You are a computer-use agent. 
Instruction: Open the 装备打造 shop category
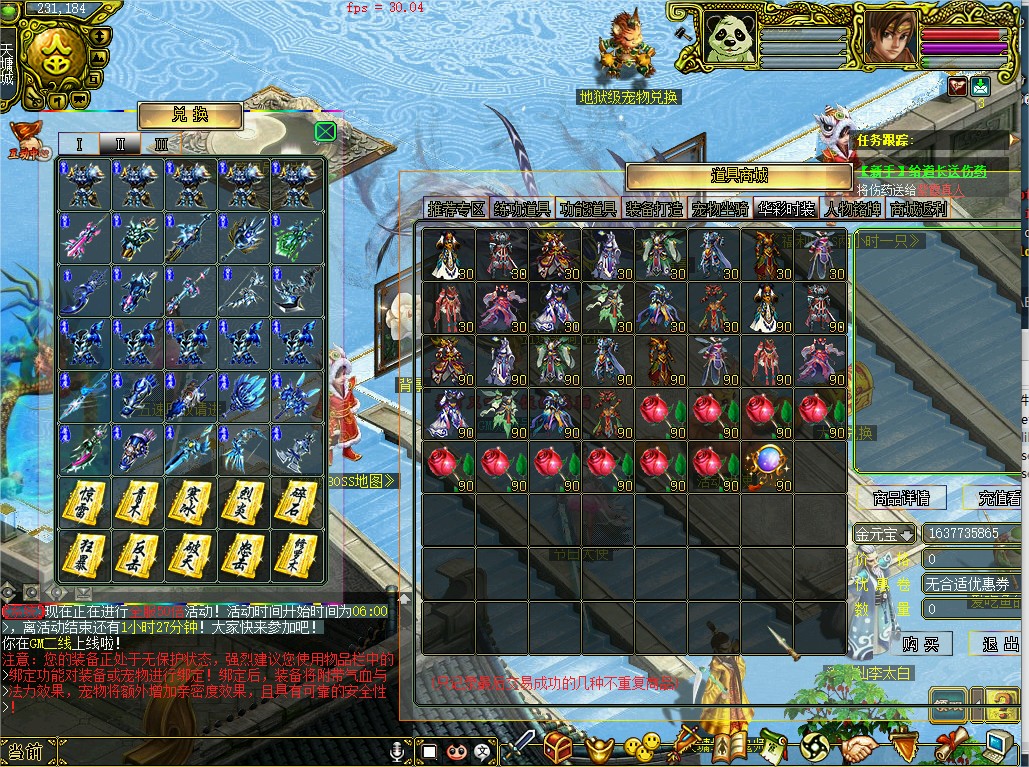(x=654, y=209)
